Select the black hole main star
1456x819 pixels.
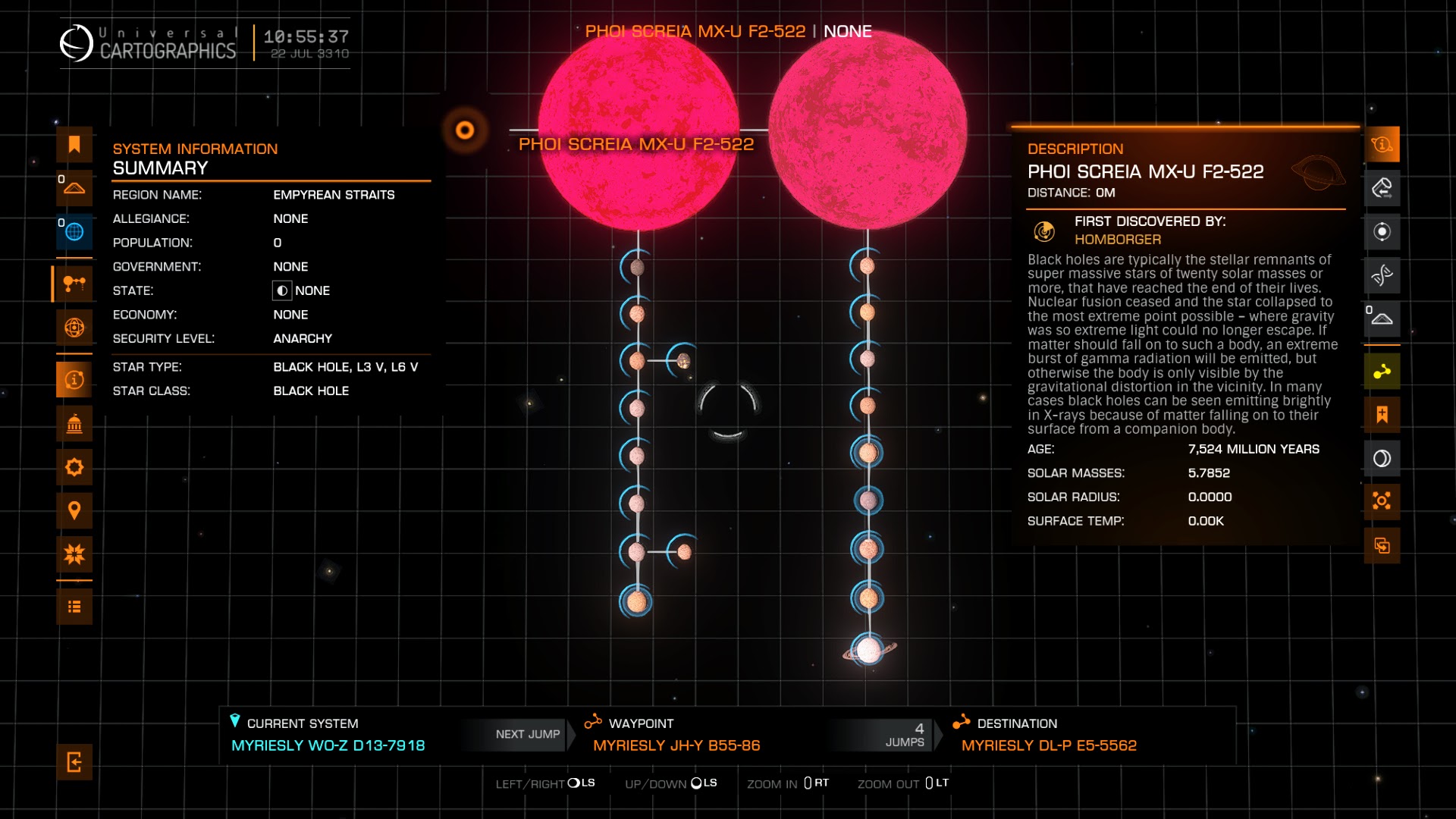(x=465, y=130)
